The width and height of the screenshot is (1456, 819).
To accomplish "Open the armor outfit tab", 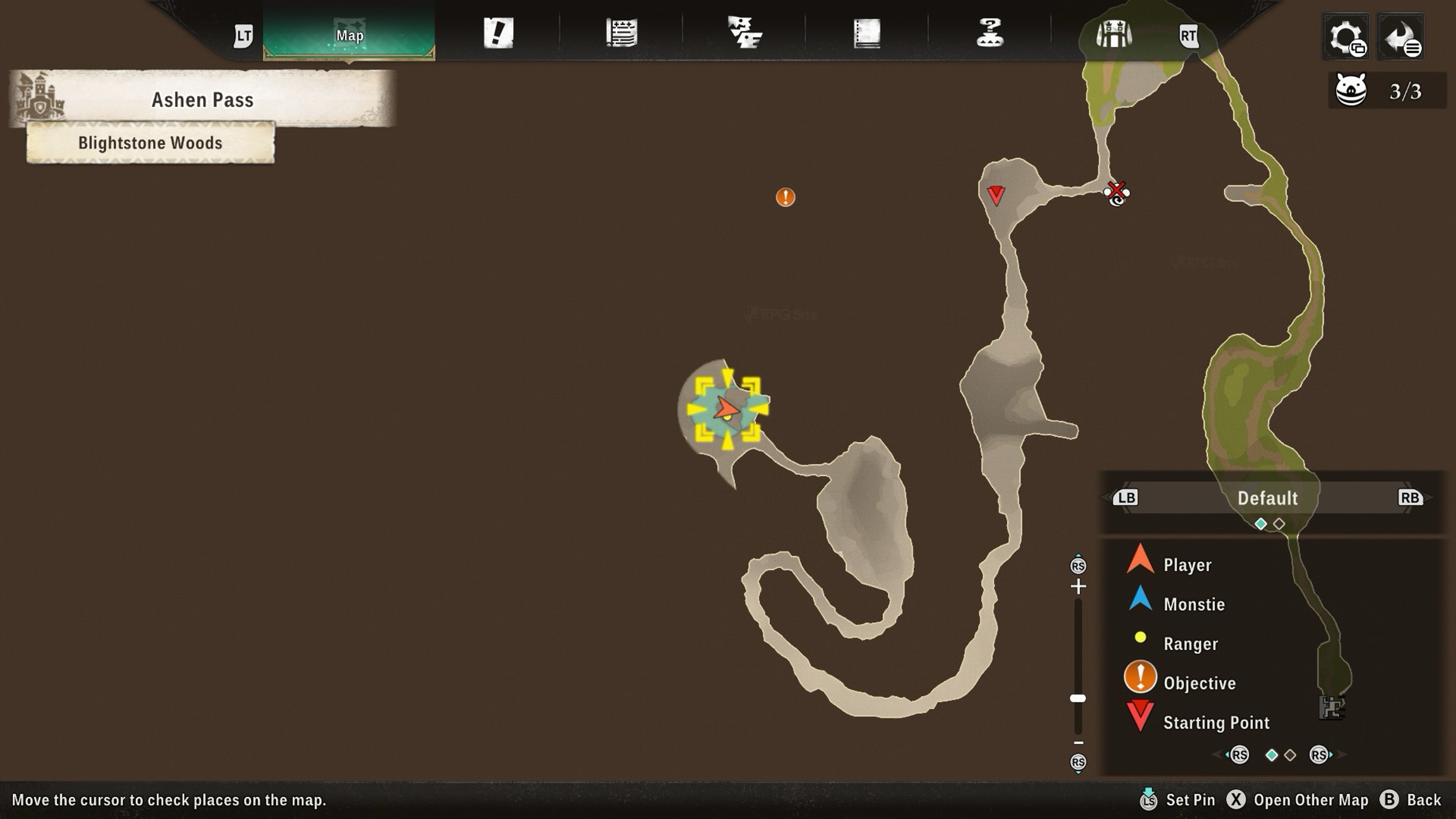I will [x=1113, y=34].
